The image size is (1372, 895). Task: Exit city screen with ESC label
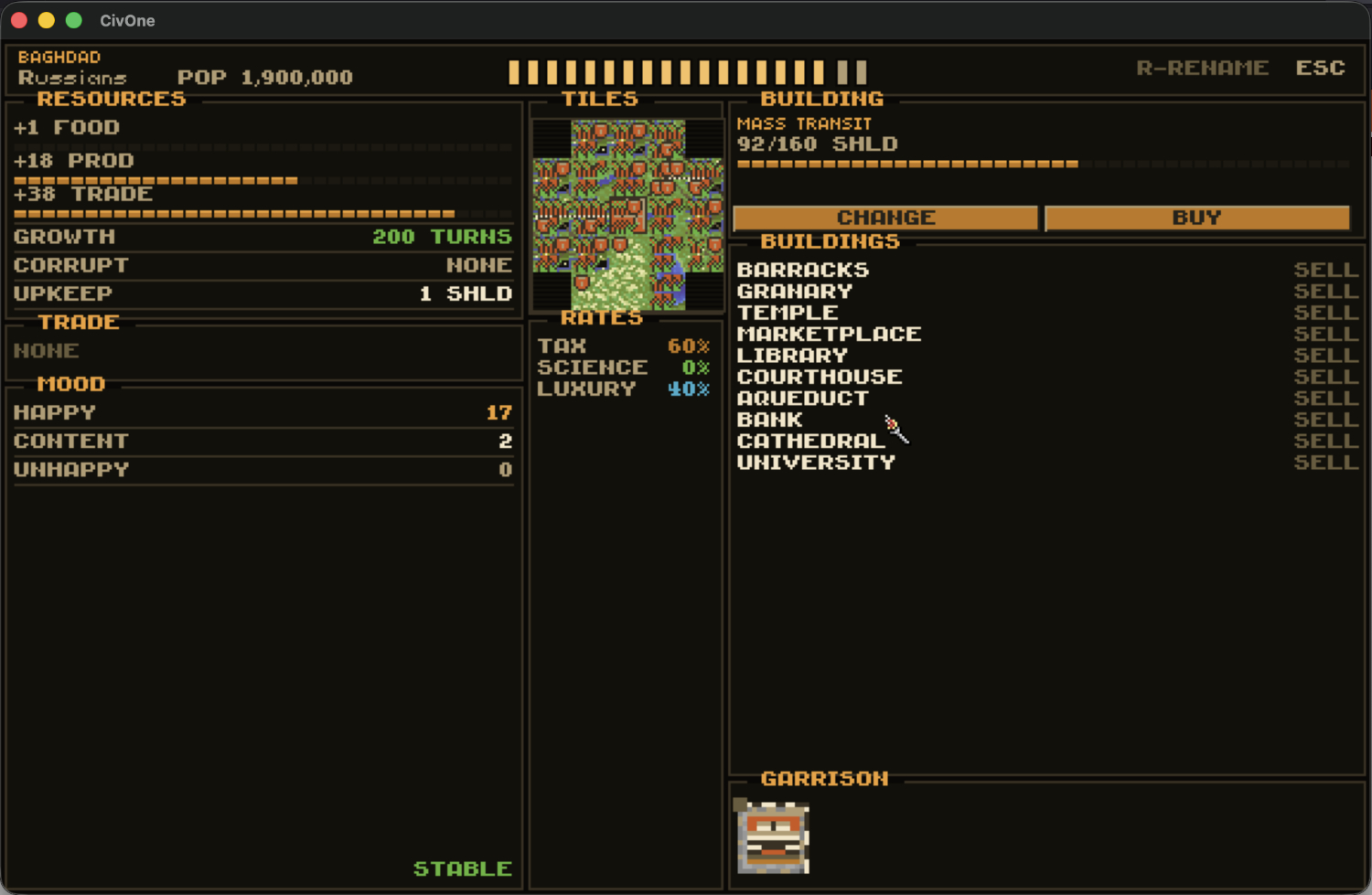pyautogui.click(x=1320, y=69)
